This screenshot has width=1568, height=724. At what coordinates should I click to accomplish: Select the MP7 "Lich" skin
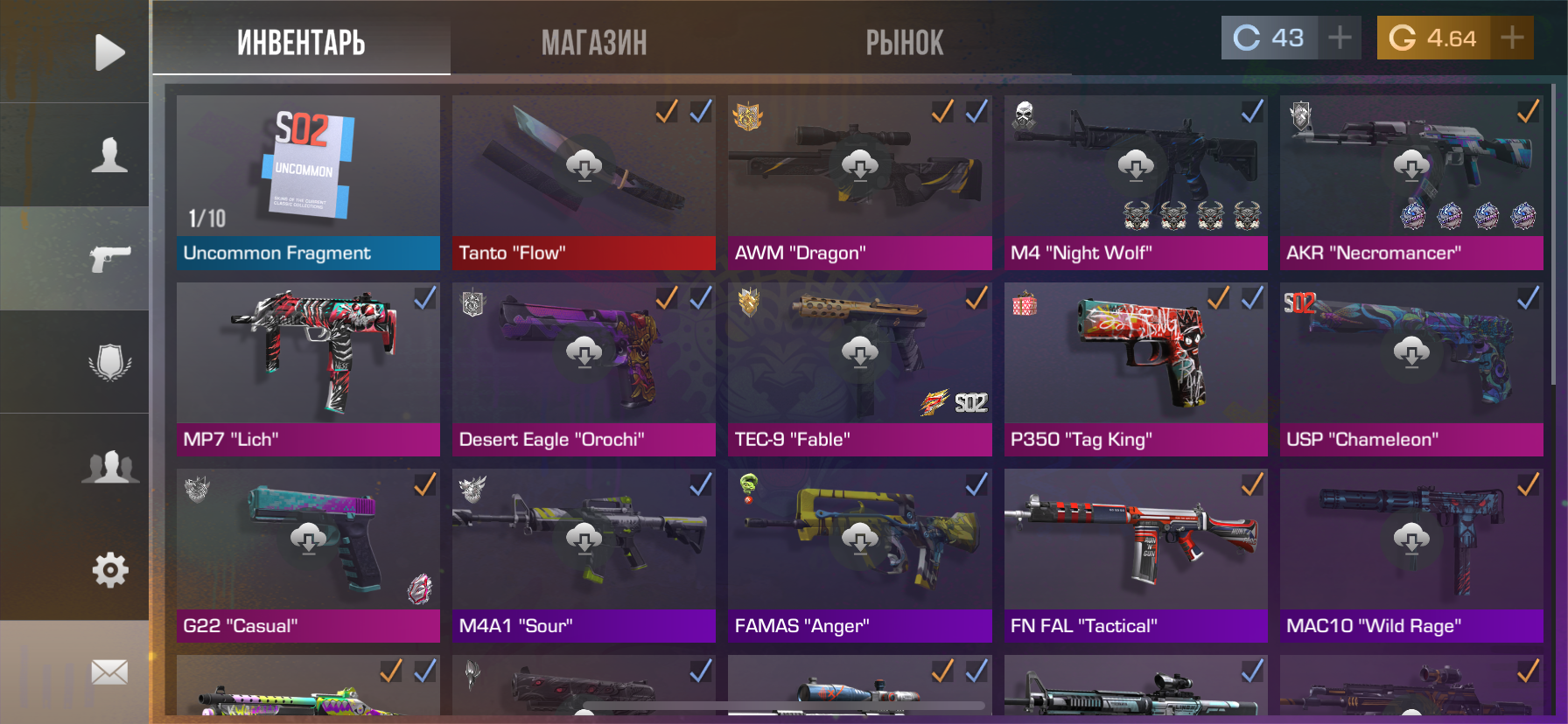click(308, 368)
